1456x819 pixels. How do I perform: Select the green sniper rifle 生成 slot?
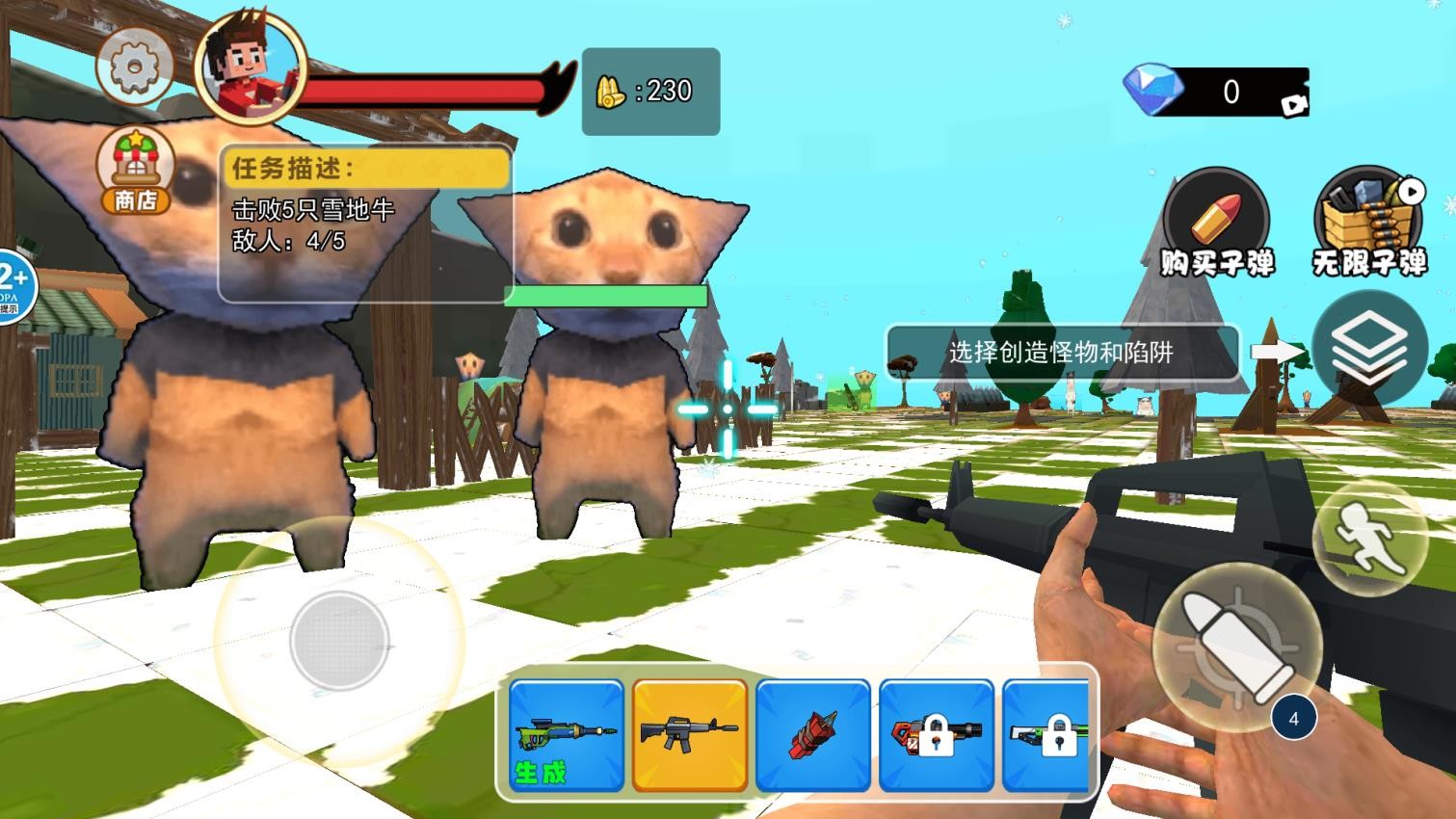(x=567, y=734)
